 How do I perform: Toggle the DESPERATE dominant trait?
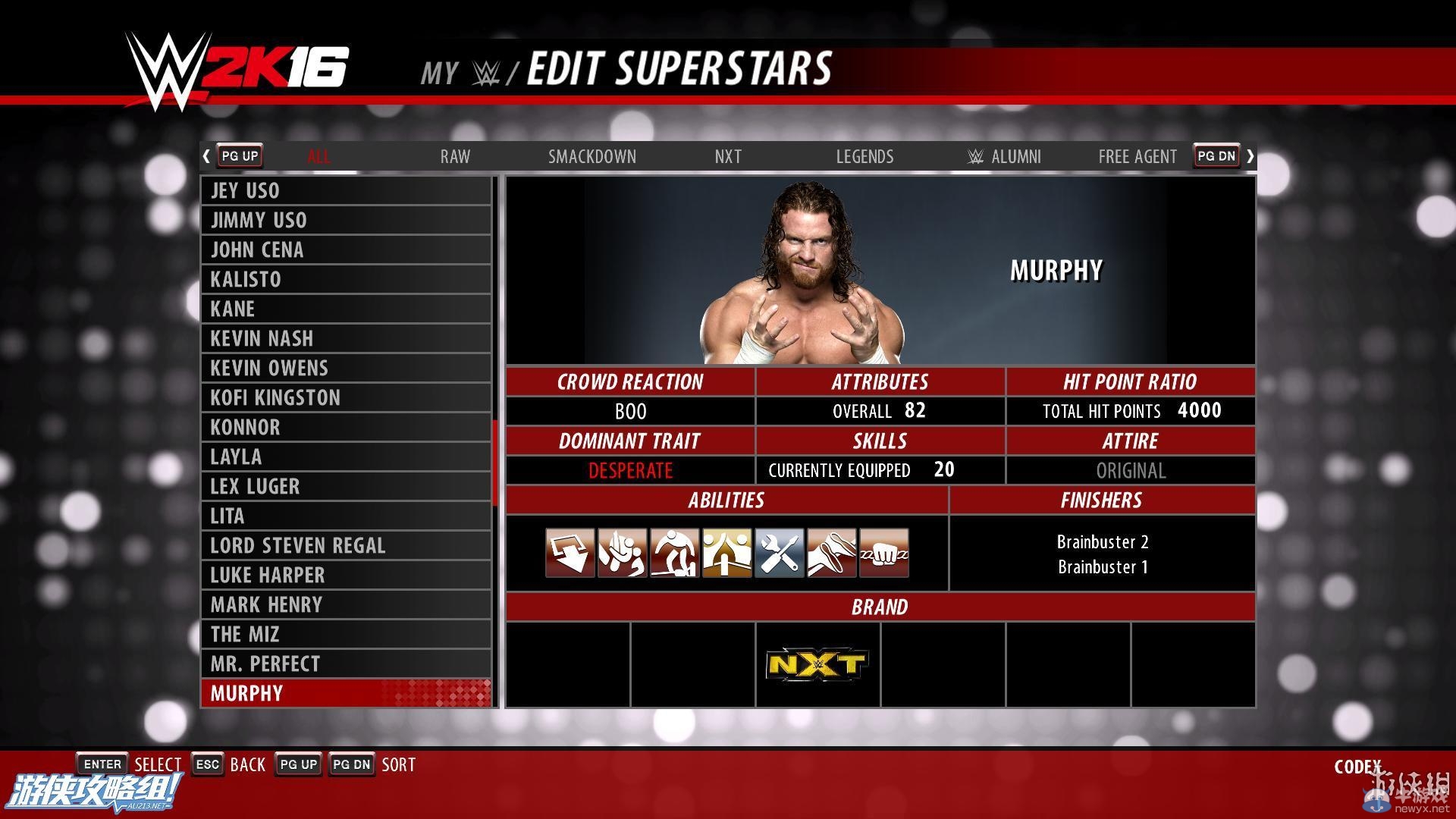630,470
